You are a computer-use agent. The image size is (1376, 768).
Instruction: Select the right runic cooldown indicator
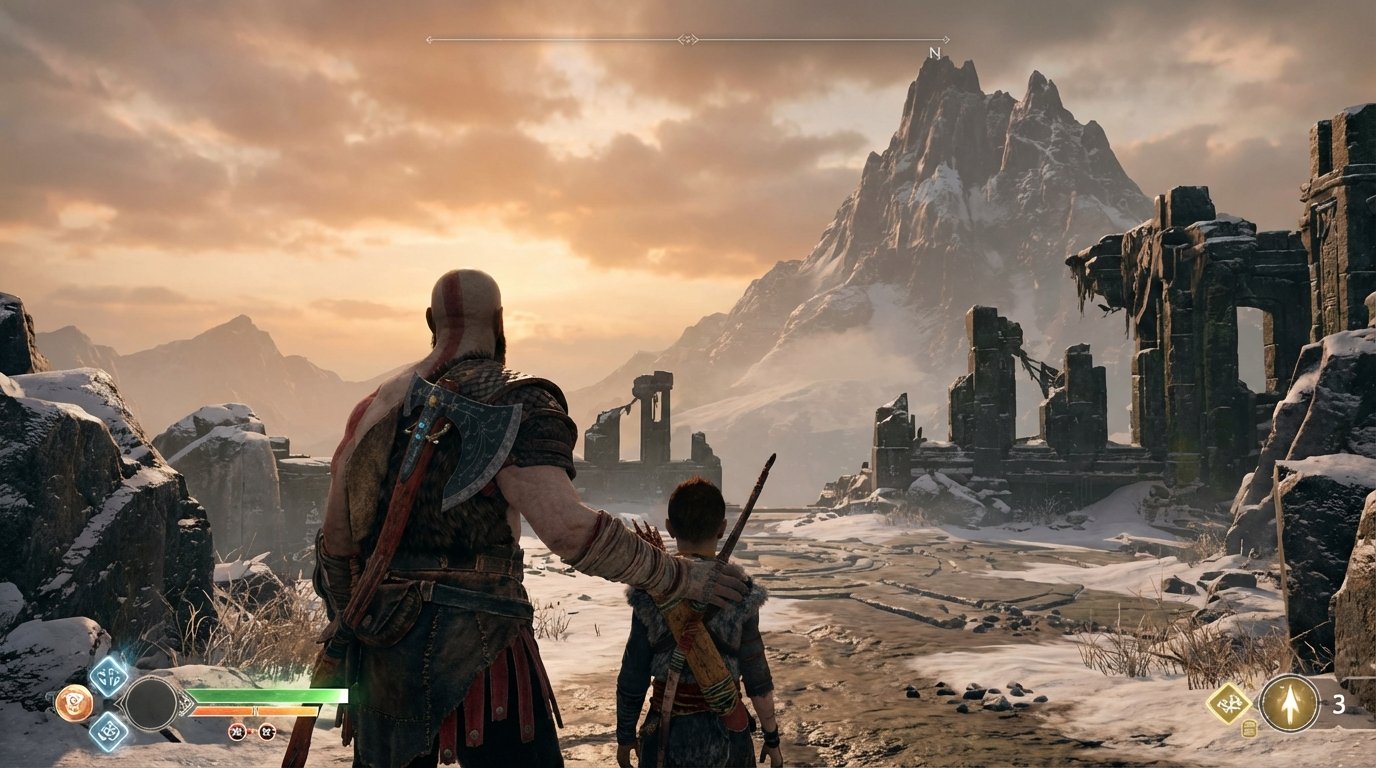(267, 733)
